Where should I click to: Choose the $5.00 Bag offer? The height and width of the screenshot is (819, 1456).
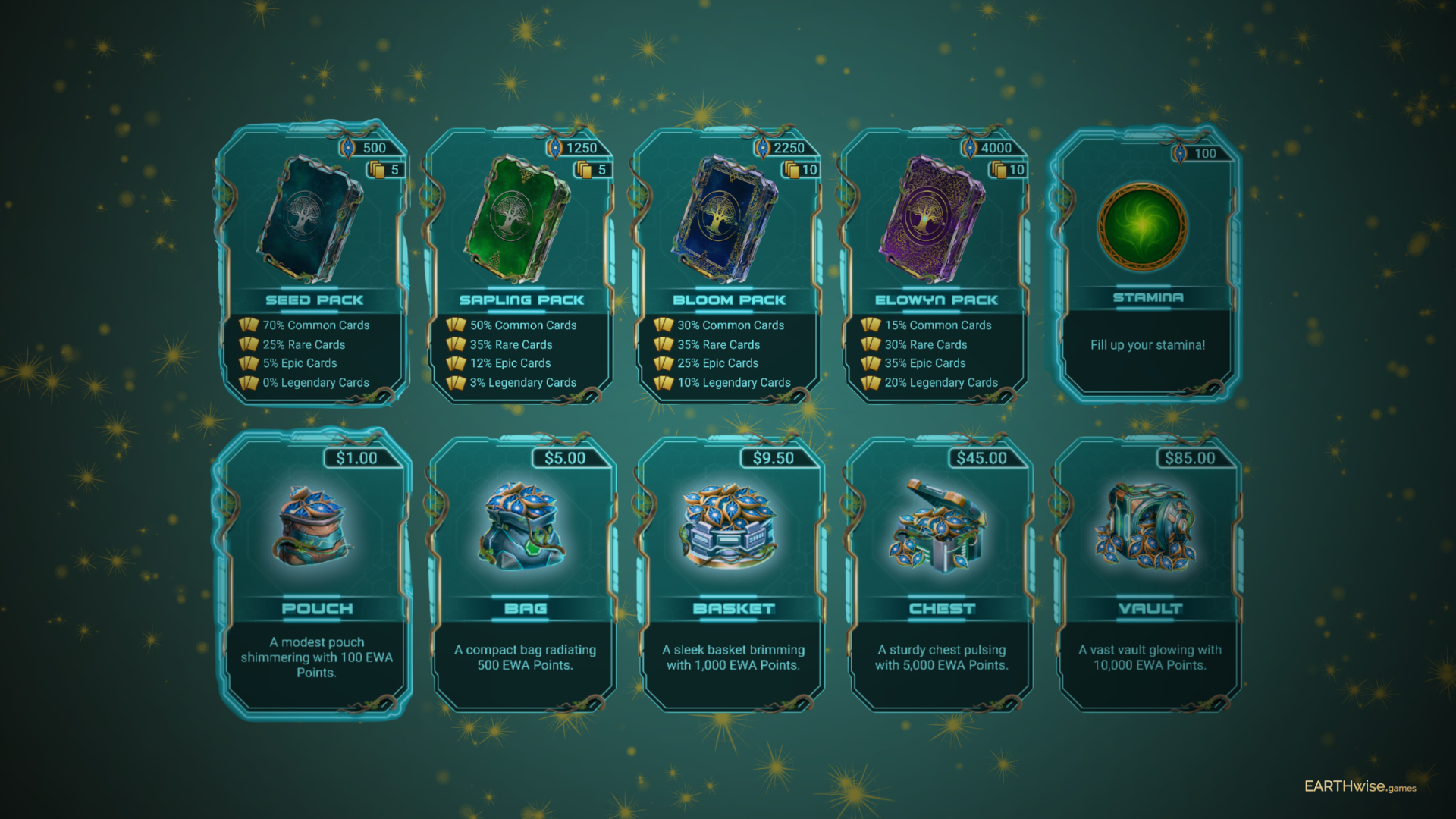525,573
